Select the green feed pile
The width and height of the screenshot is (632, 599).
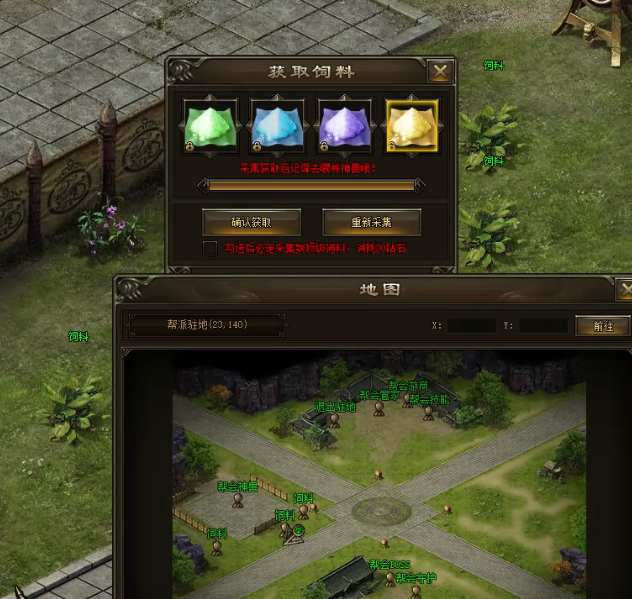pos(209,126)
